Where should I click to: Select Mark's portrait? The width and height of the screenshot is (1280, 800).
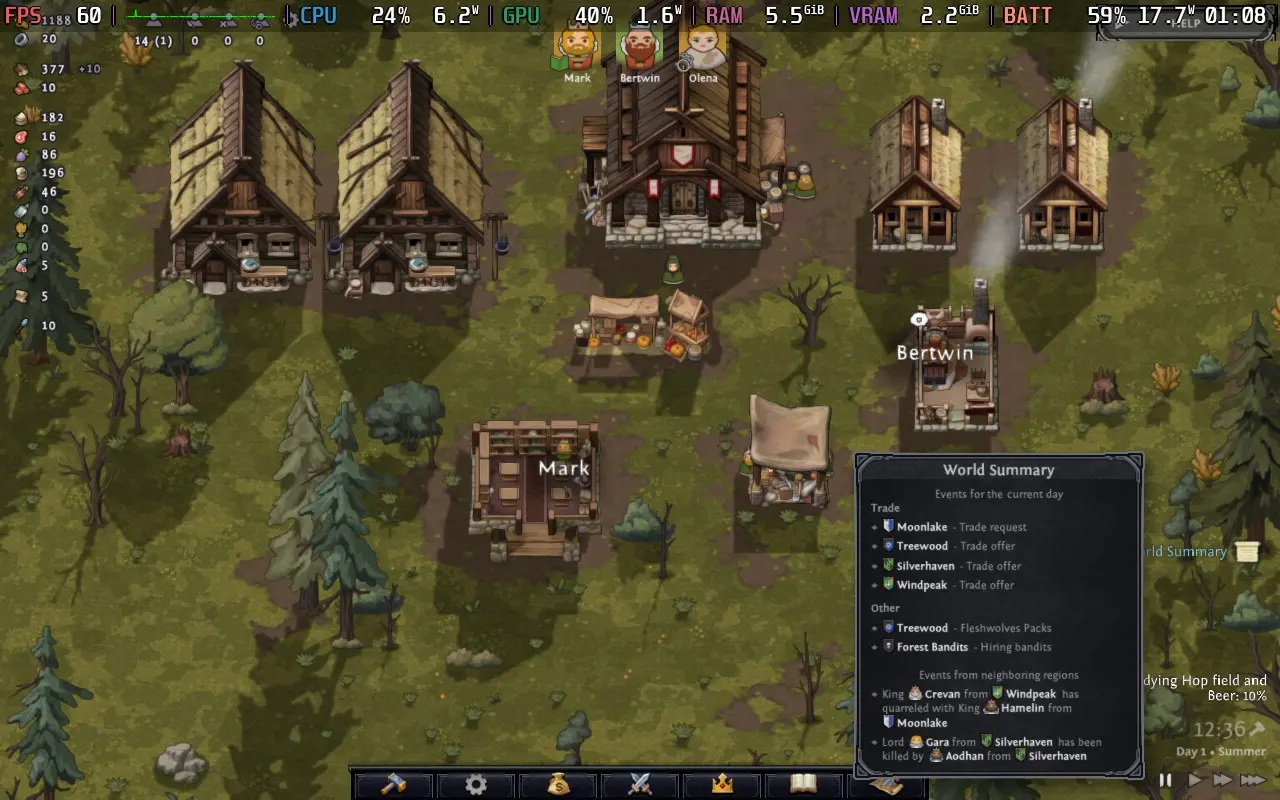coord(577,48)
